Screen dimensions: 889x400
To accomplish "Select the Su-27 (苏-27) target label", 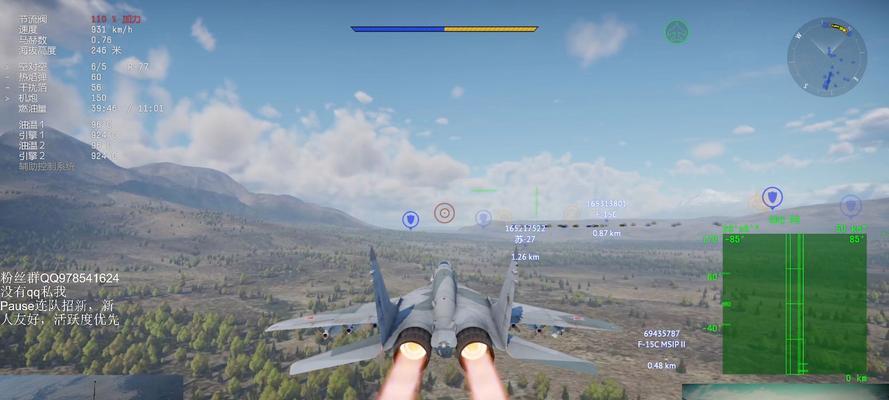I will [525, 240].
